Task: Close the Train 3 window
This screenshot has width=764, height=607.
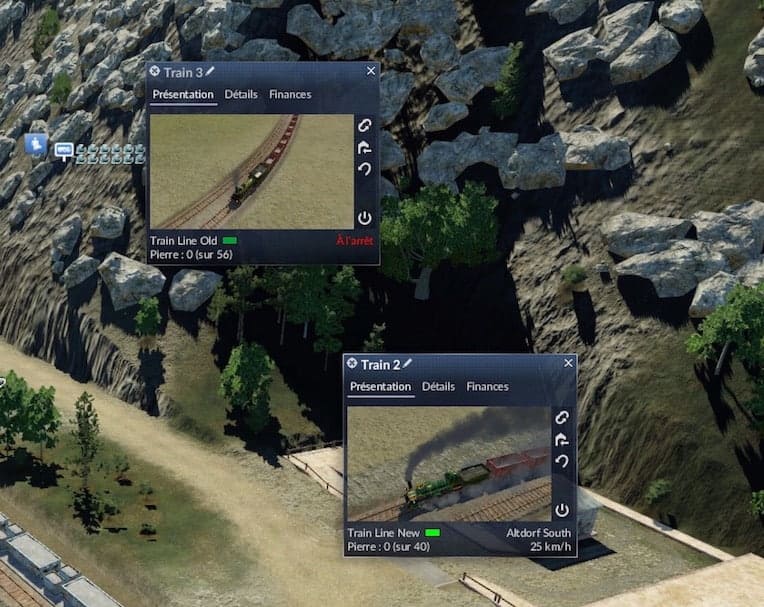Action: click(371, 71)
